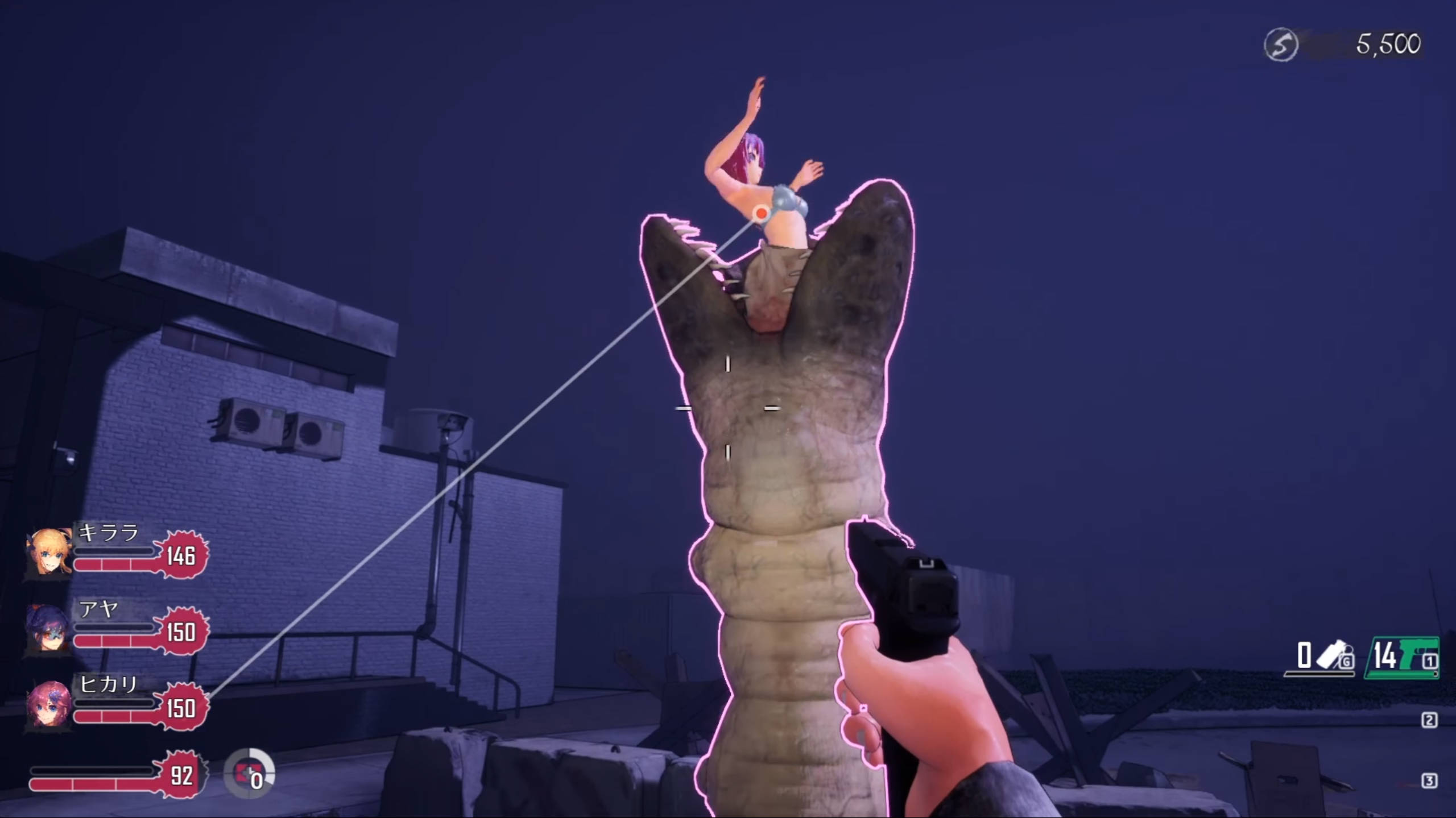Select empty weapon slot 2
Image resolution: width=1456 pixels, height=818 pixels.
(x=1429, y=720)
